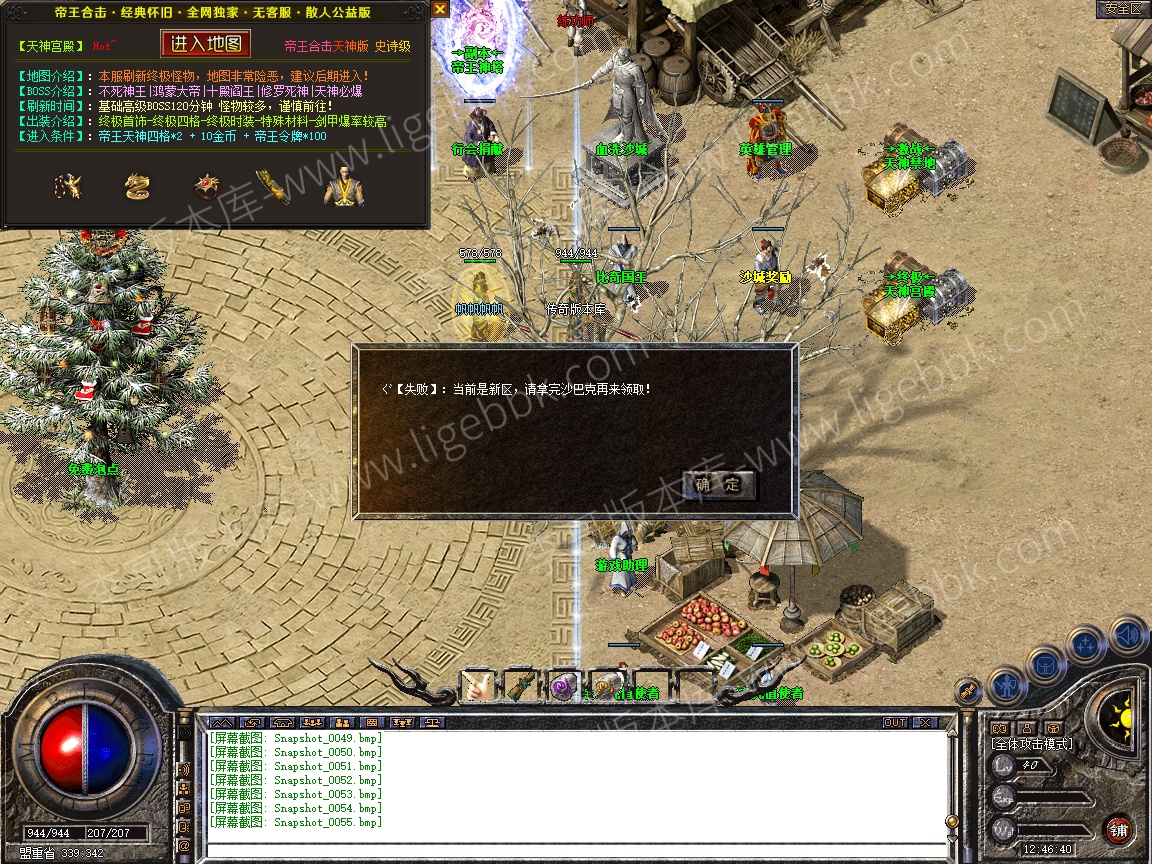Click the chat scrollbar handle

coord(951,821)
